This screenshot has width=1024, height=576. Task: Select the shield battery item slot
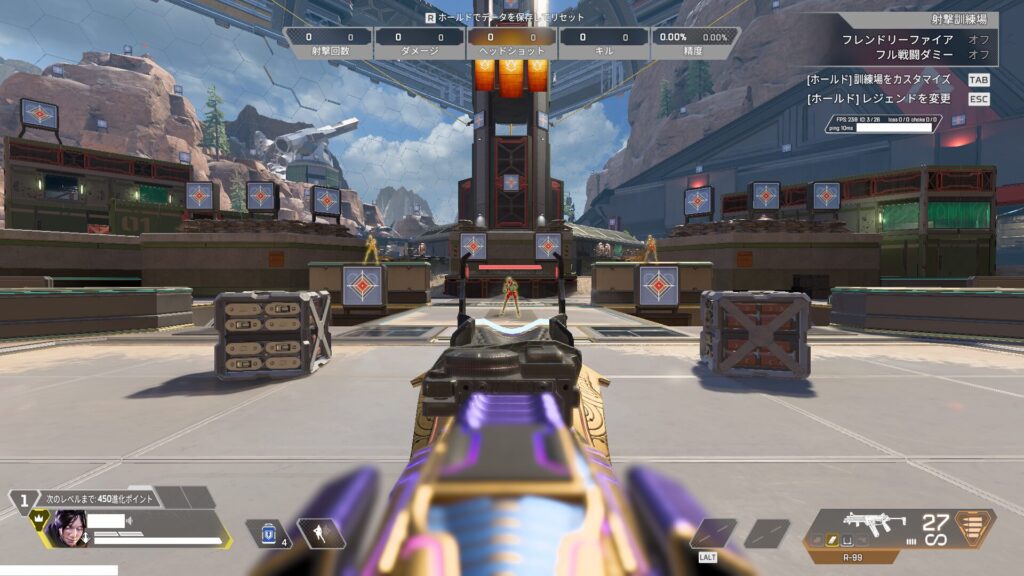click(x=268, y=533)
